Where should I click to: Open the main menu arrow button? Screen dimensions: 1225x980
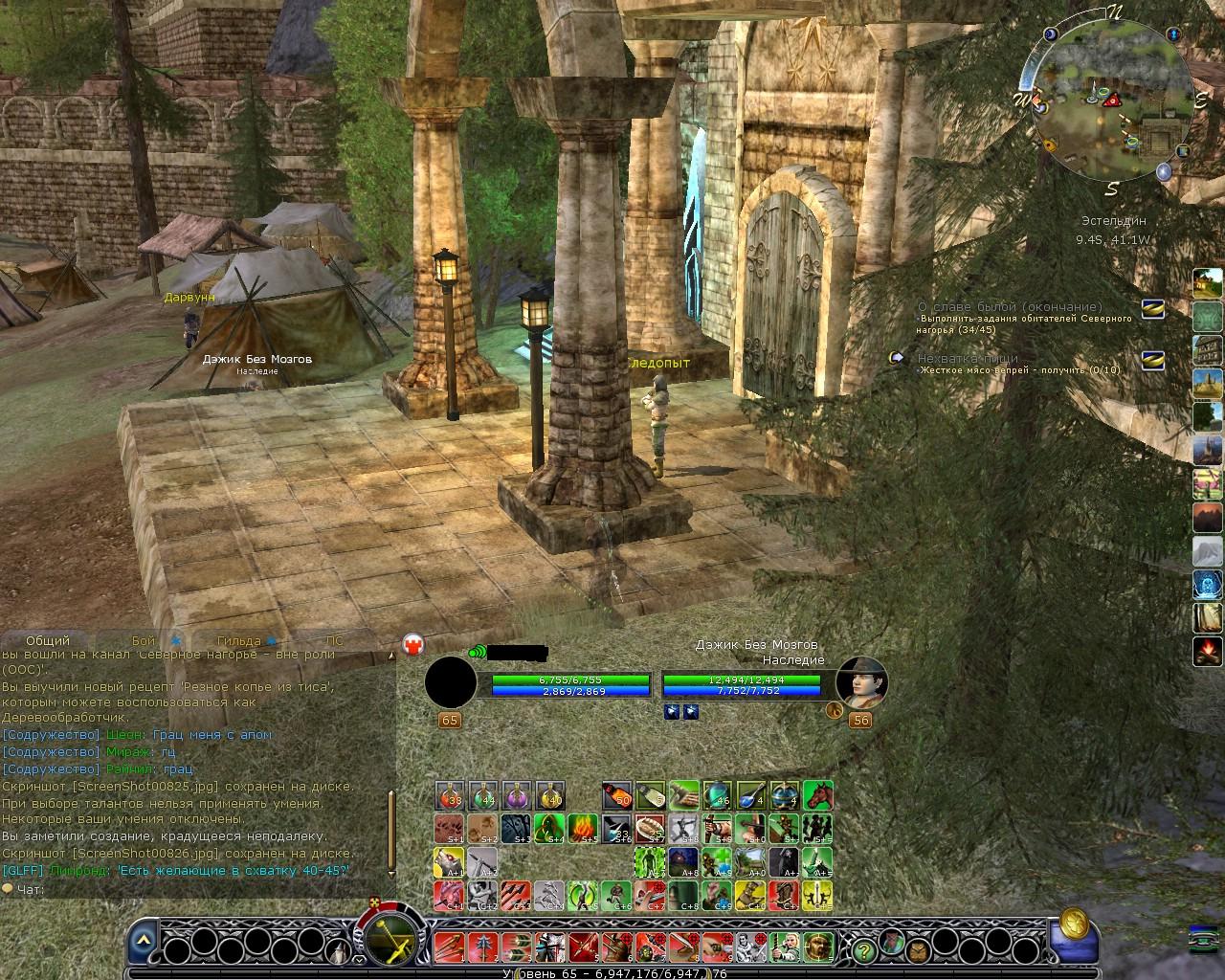(143, 940)
